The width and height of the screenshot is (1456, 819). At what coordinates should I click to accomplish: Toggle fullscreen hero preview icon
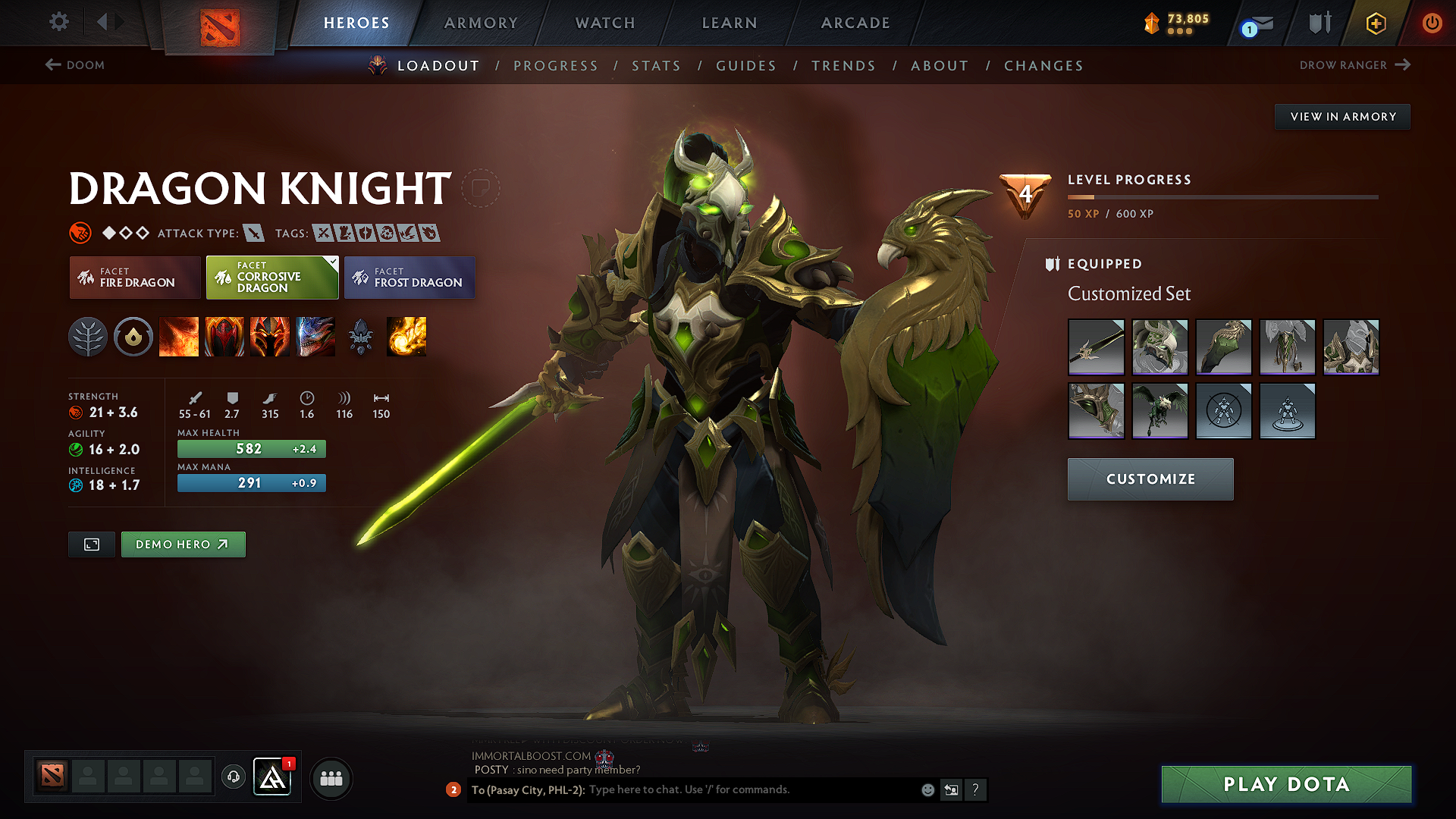[91, 544]
